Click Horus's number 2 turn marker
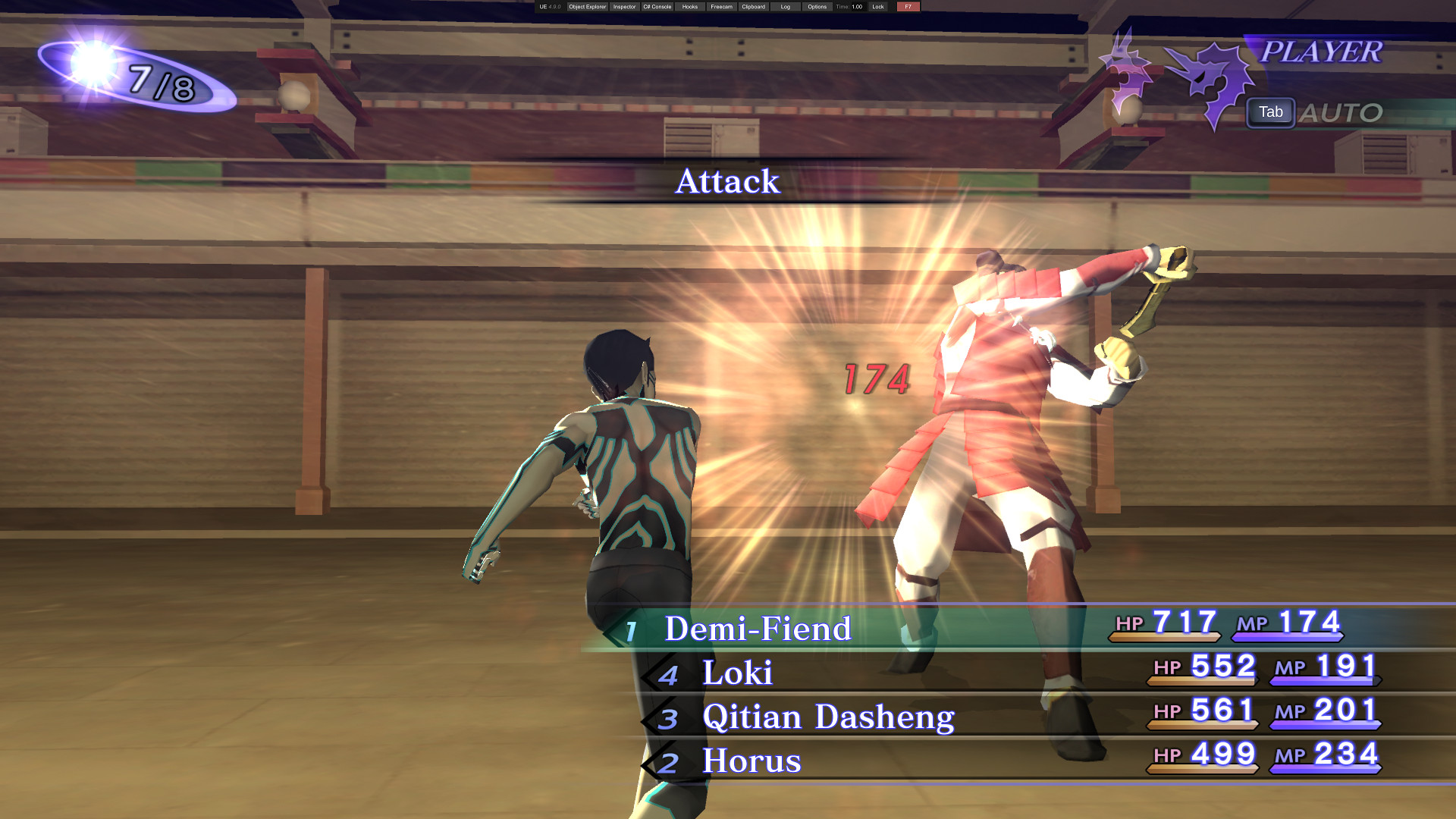Screen dimensions: 1456x819 click(669, 762)
